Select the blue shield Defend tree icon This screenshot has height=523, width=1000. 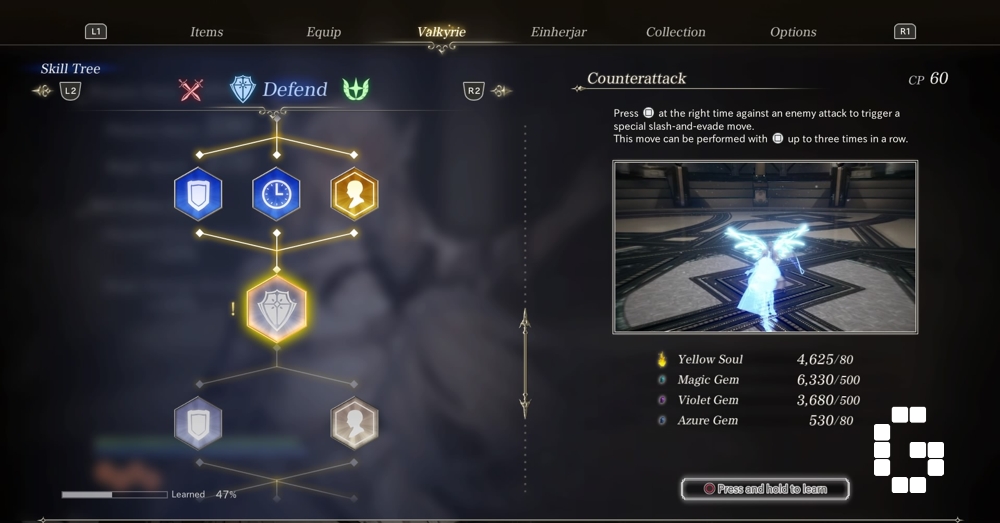tap(243, 90)
